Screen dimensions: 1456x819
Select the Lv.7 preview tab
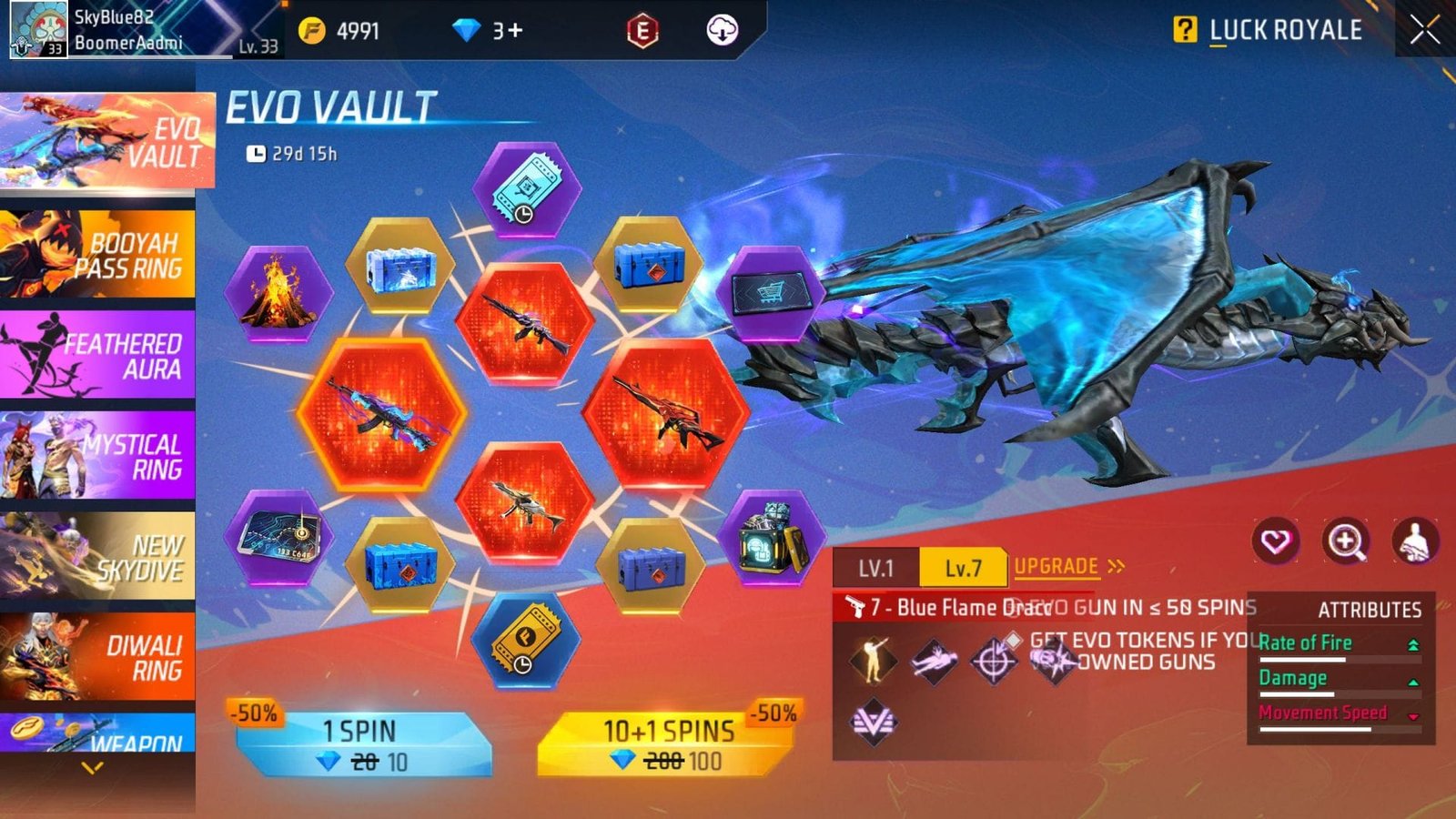pyautogui.click(x=963, y=569)
